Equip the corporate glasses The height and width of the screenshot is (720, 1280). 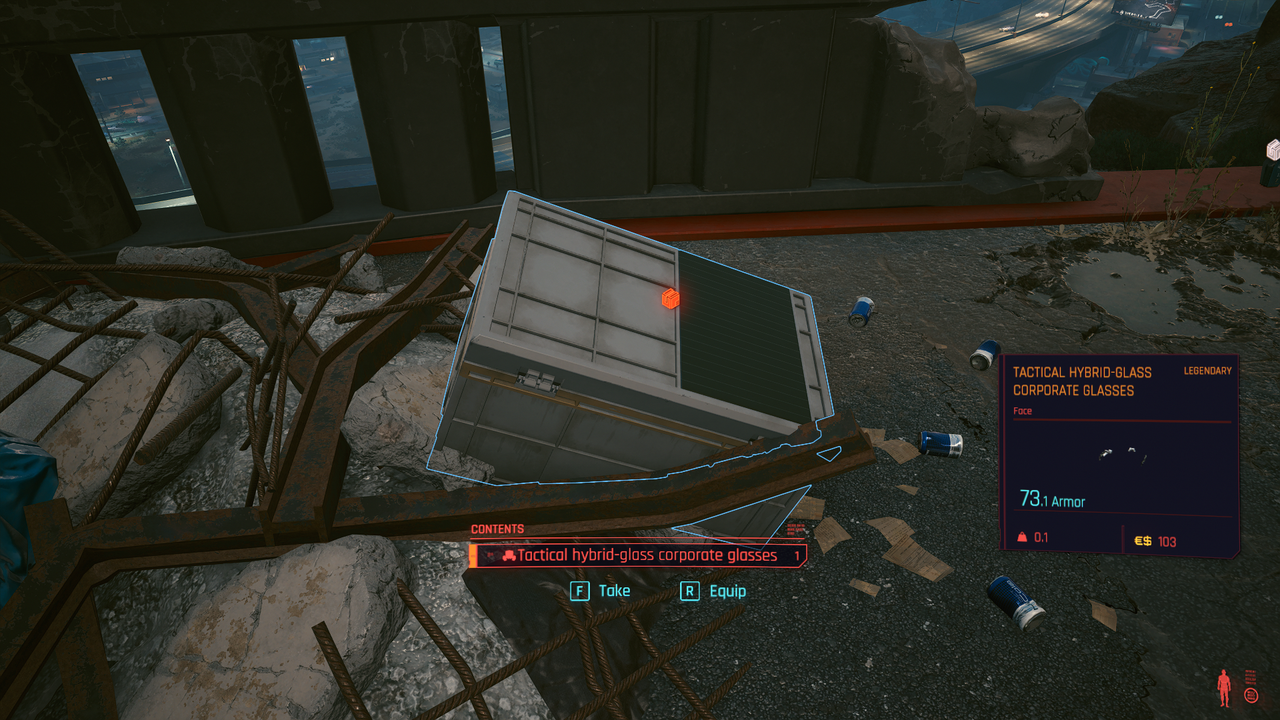pos(713,591)
